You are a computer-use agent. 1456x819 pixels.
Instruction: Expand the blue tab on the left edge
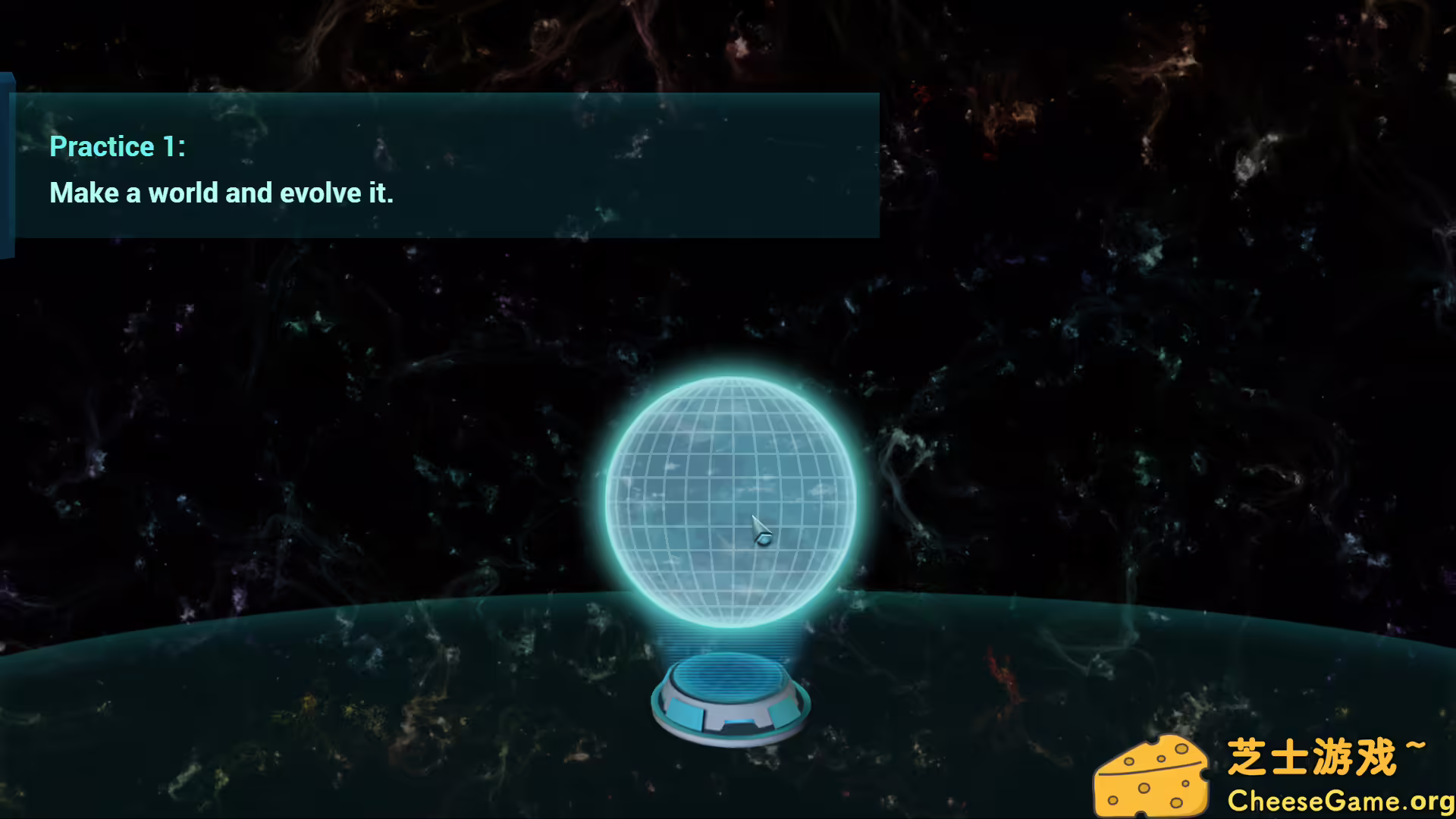(8, 163)
